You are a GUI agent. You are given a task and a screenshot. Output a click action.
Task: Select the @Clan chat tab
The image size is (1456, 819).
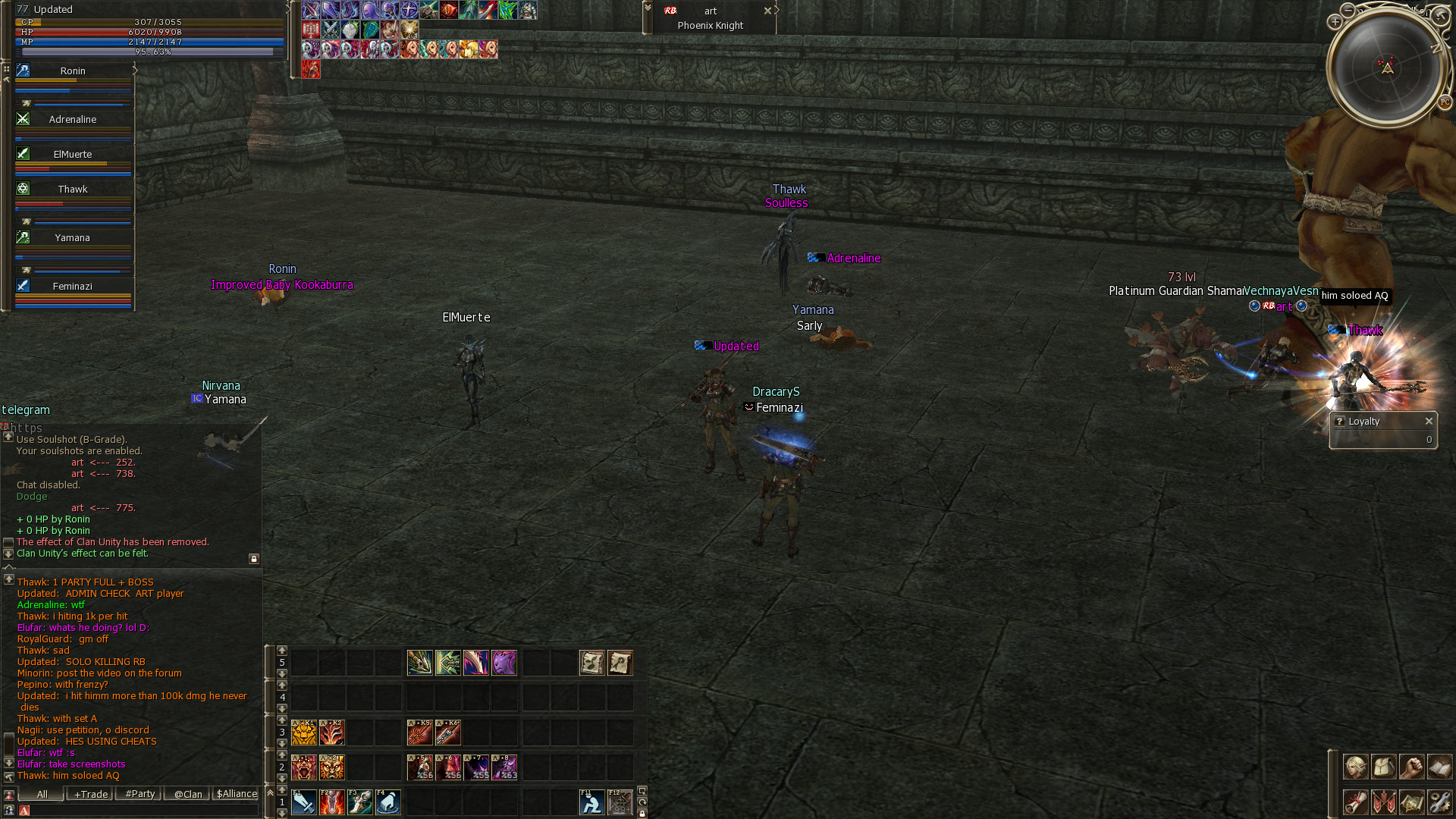click(x=187, y=794)
